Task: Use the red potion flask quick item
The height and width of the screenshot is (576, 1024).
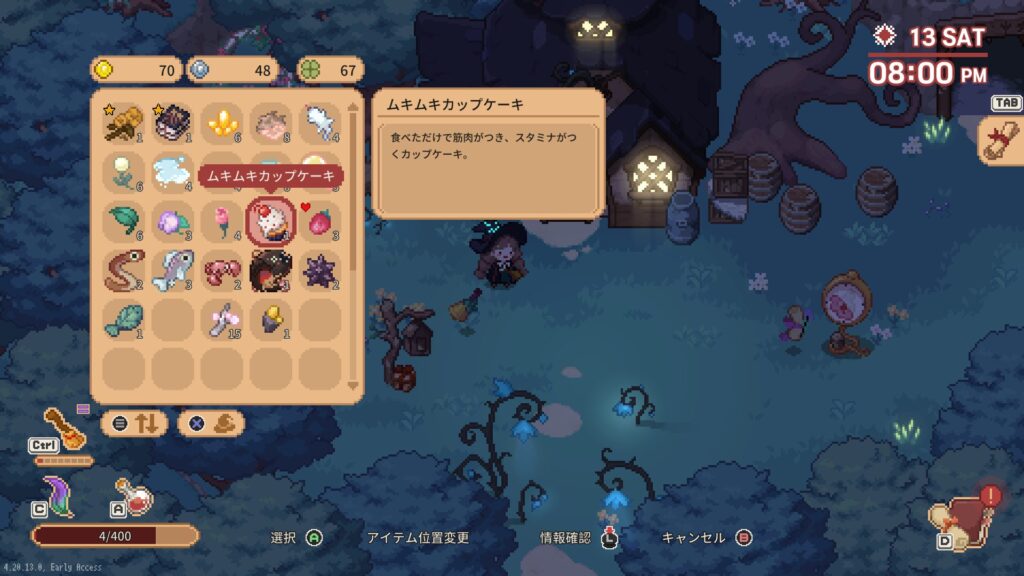Action: 135,495
